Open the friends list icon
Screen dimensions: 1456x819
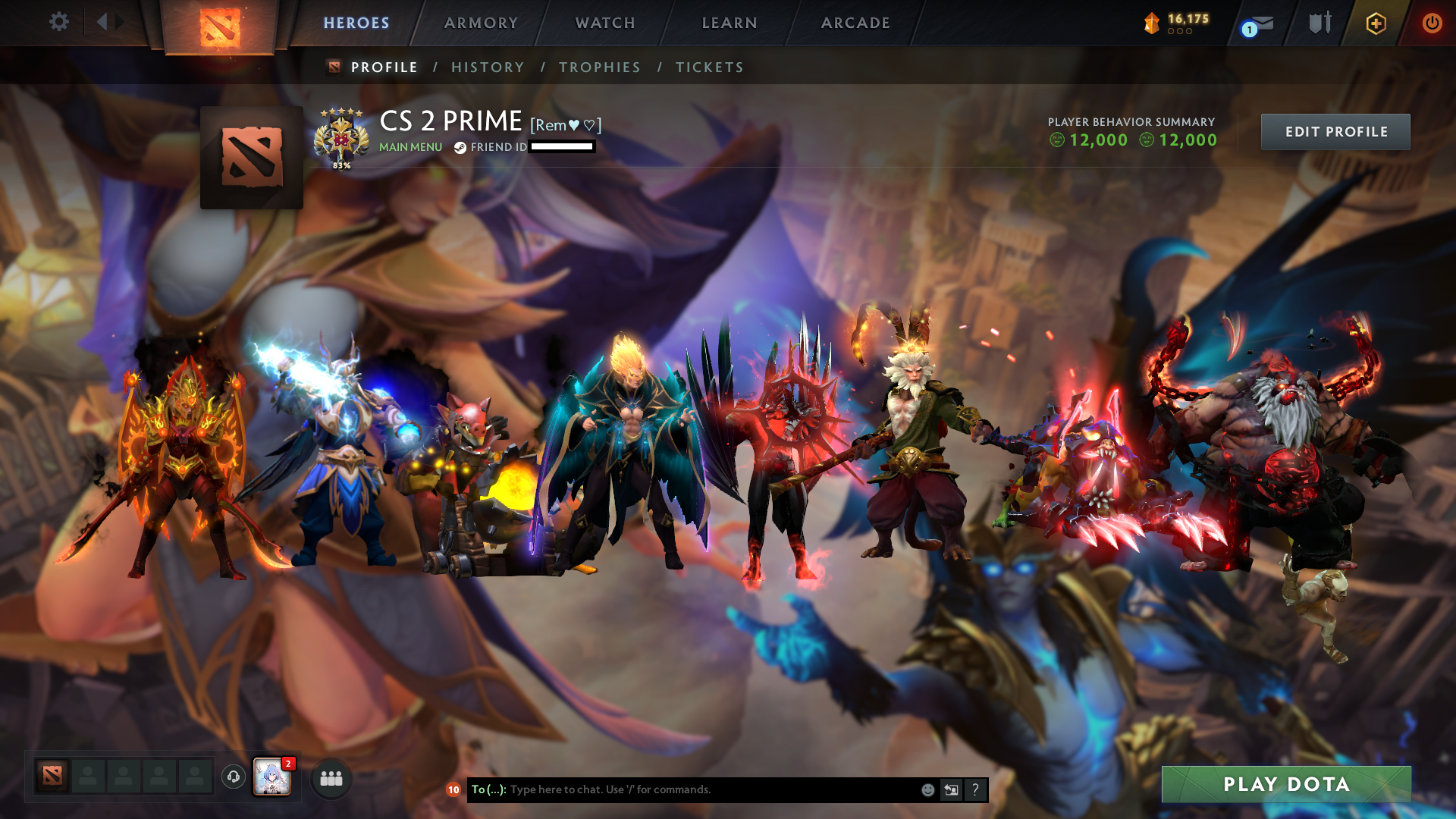[330, 778]
